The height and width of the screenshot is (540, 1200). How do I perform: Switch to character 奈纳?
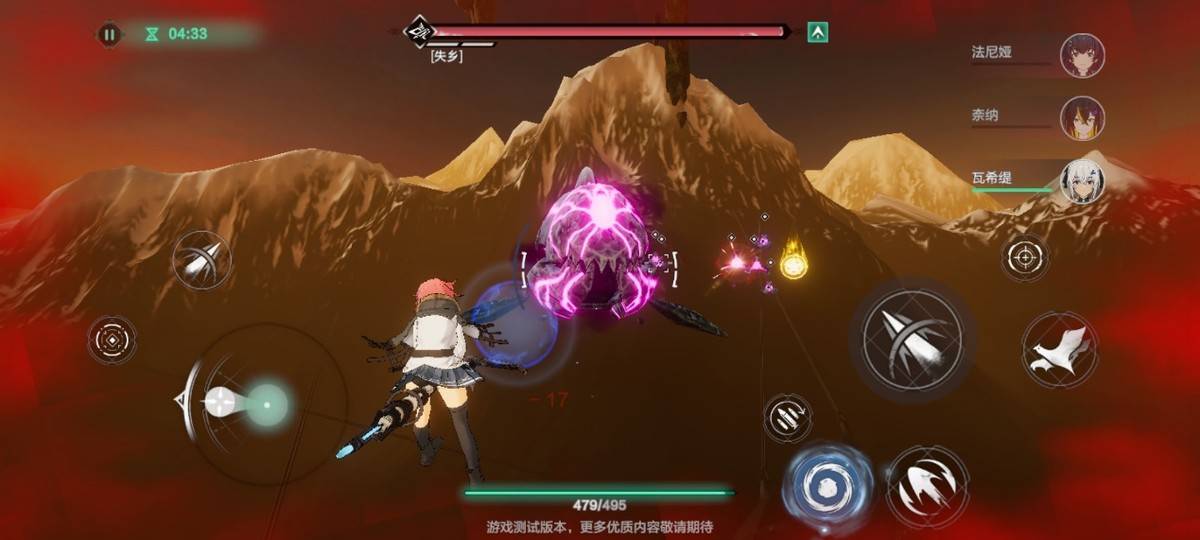tap(1082, 117)
